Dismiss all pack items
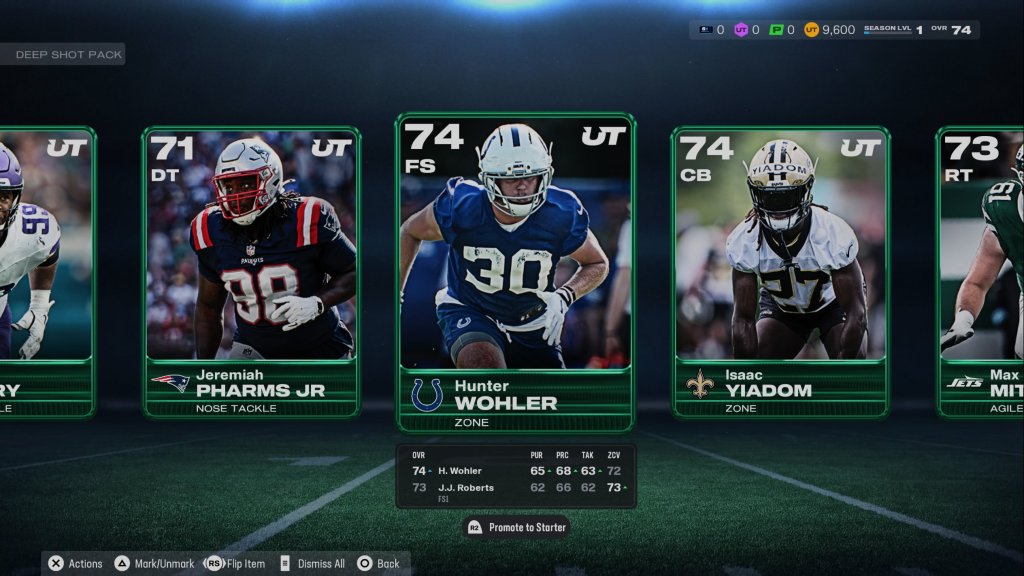 pos(312,563)
